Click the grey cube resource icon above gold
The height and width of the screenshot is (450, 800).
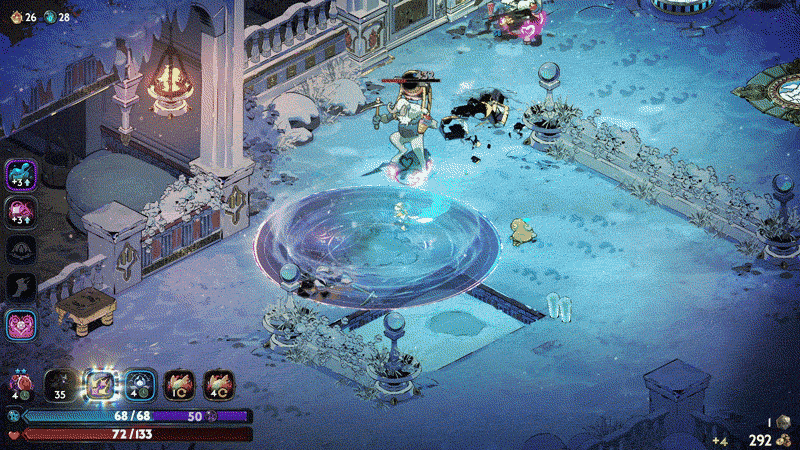(783, 422)
